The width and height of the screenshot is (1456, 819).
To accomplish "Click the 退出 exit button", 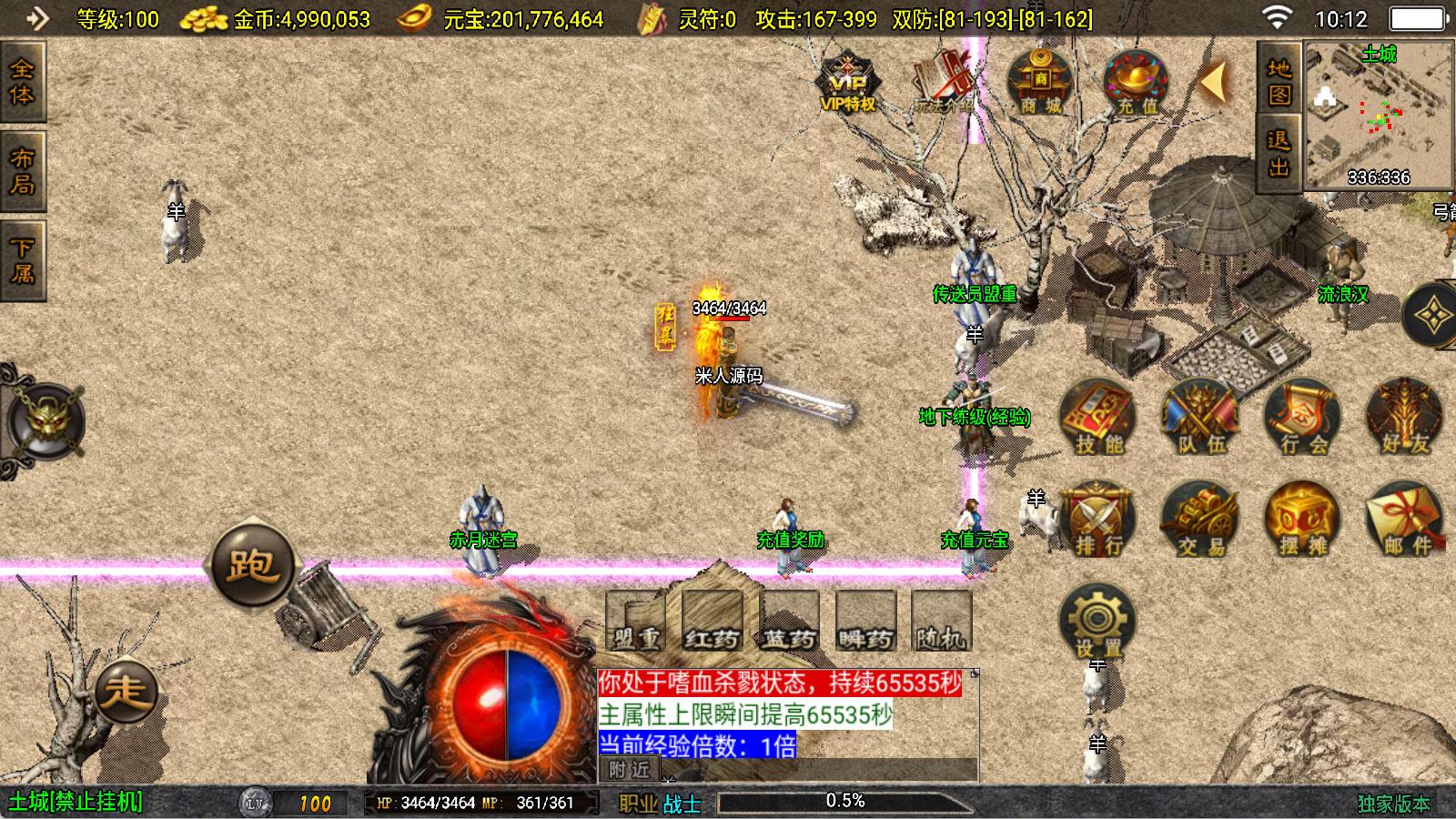I will (x=1279, y=153).
